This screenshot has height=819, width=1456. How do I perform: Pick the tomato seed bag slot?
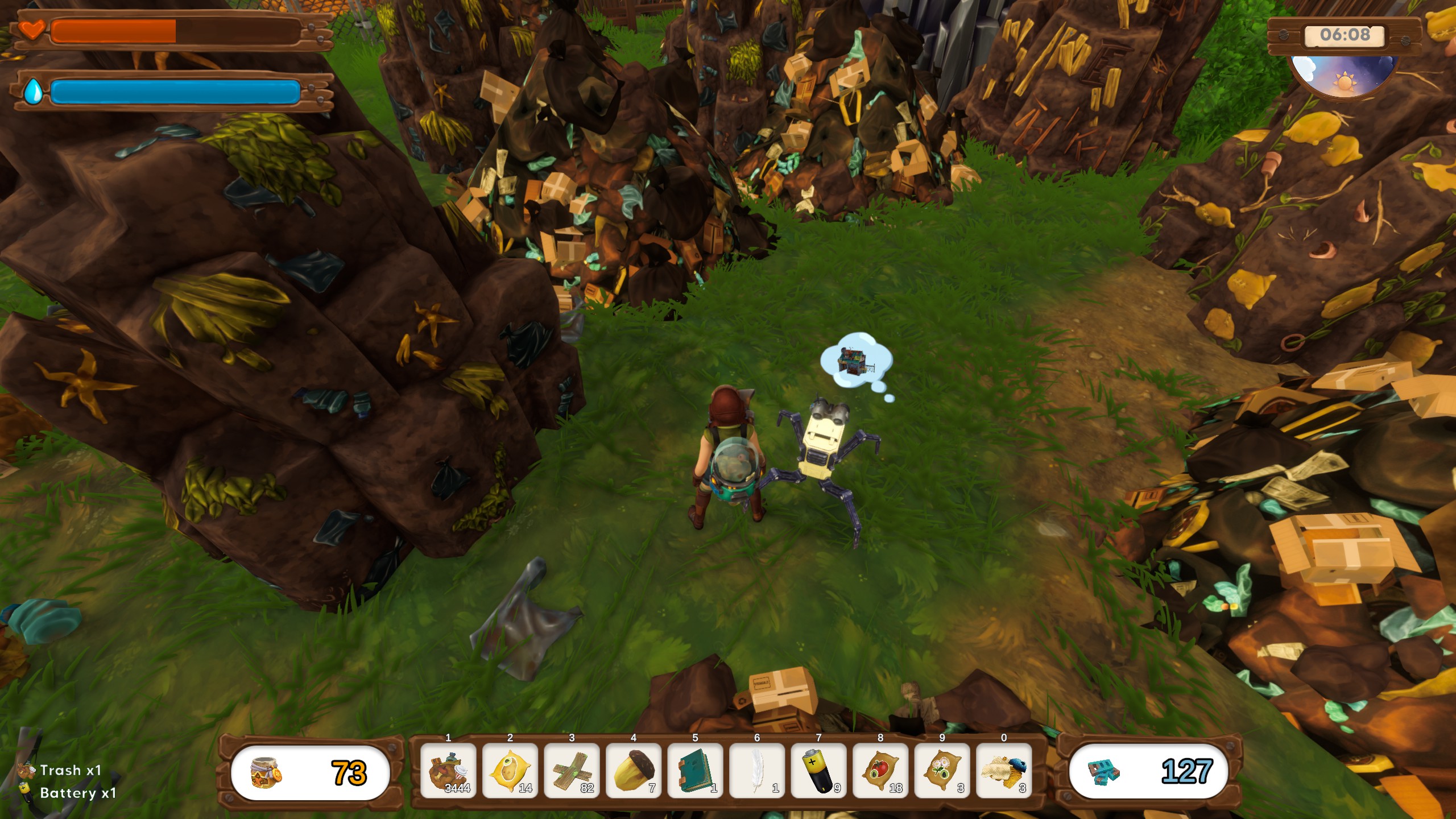tap(880, 771)
